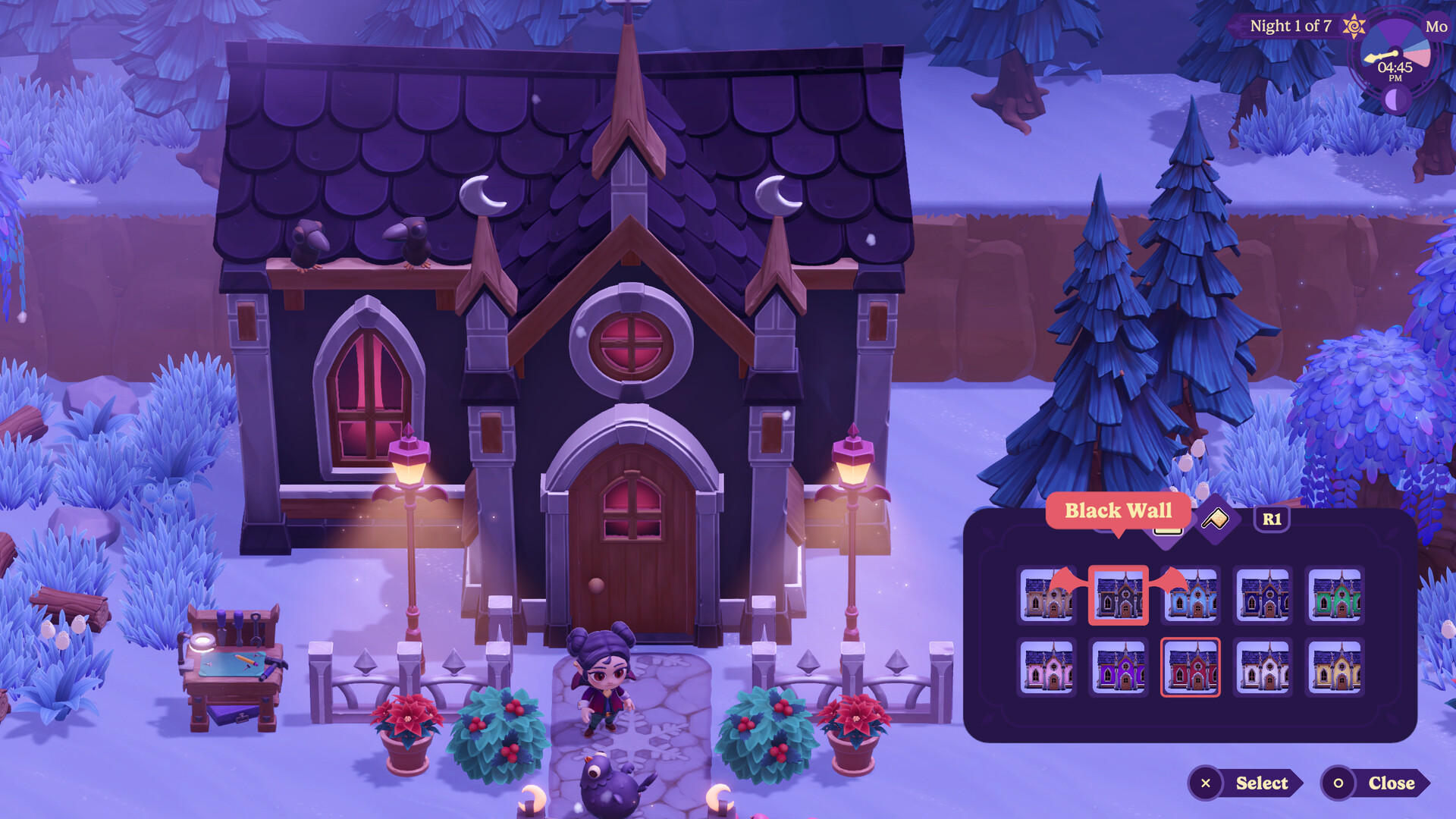
Task: Click the paint tool icon beside Black Wall
Action: [x=1215, y=518]
